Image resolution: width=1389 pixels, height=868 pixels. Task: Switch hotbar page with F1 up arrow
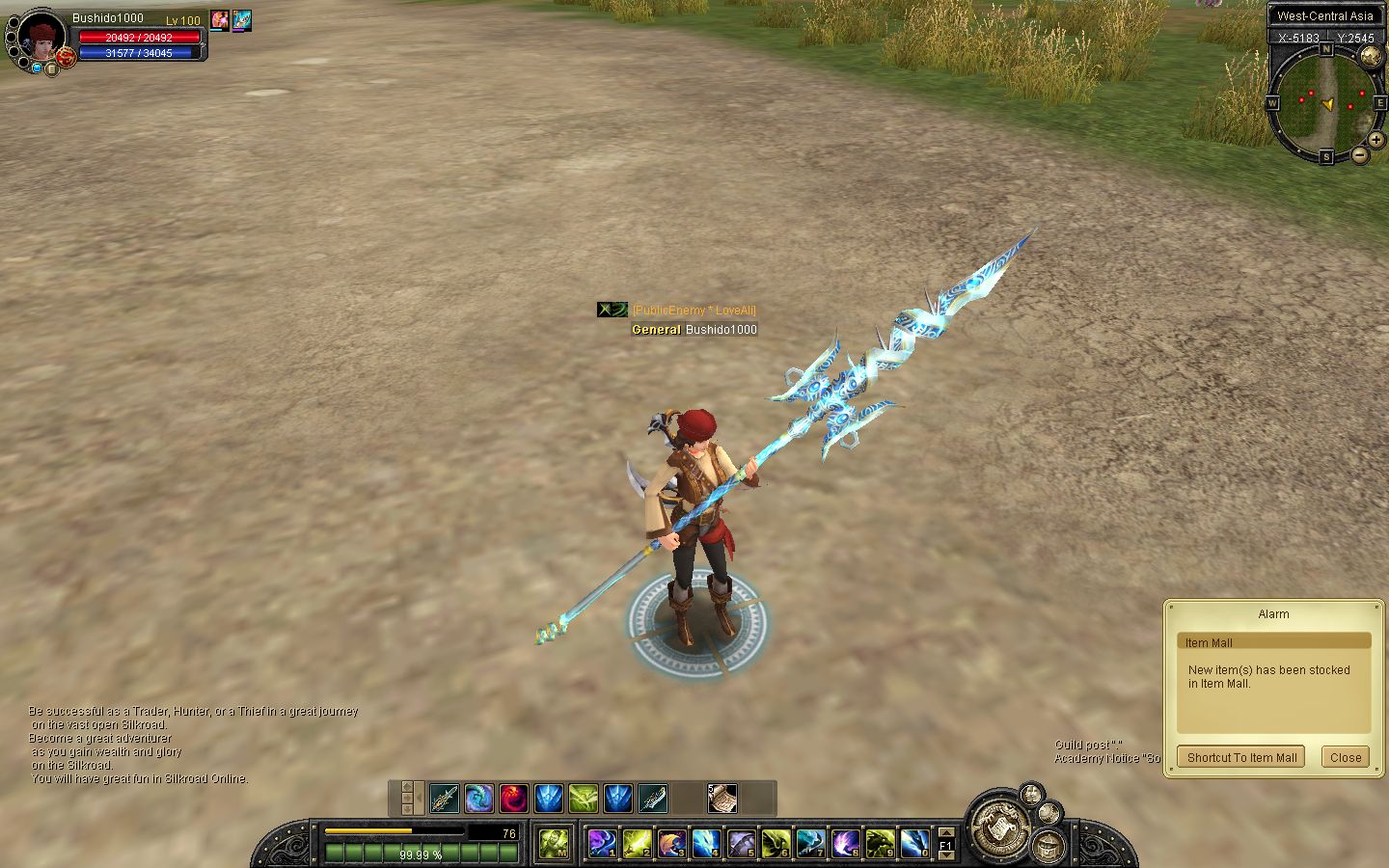tap(946, 832)
